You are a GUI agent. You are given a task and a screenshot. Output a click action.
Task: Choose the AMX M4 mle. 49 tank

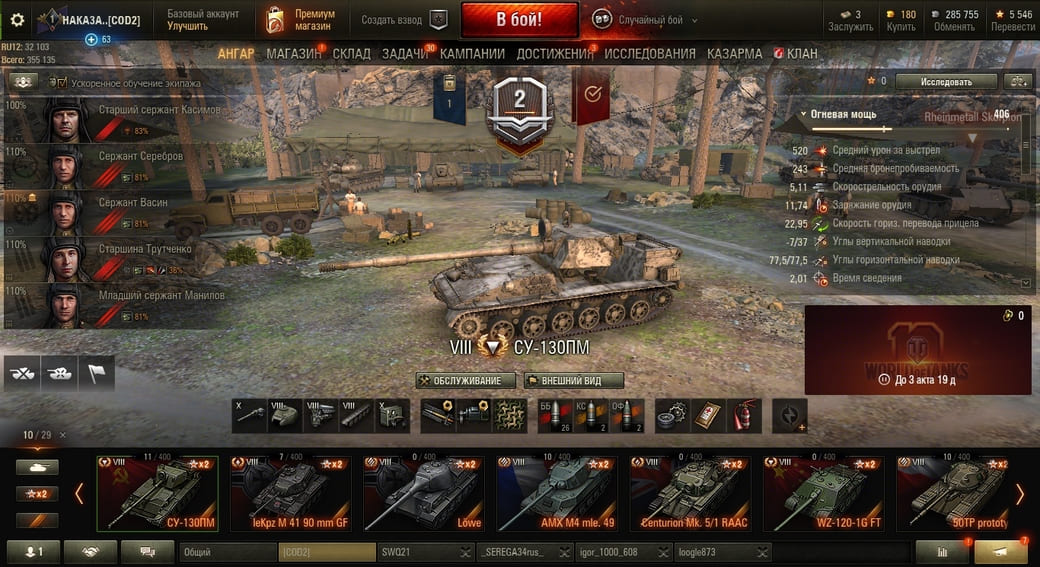click(x=556, y=493)
